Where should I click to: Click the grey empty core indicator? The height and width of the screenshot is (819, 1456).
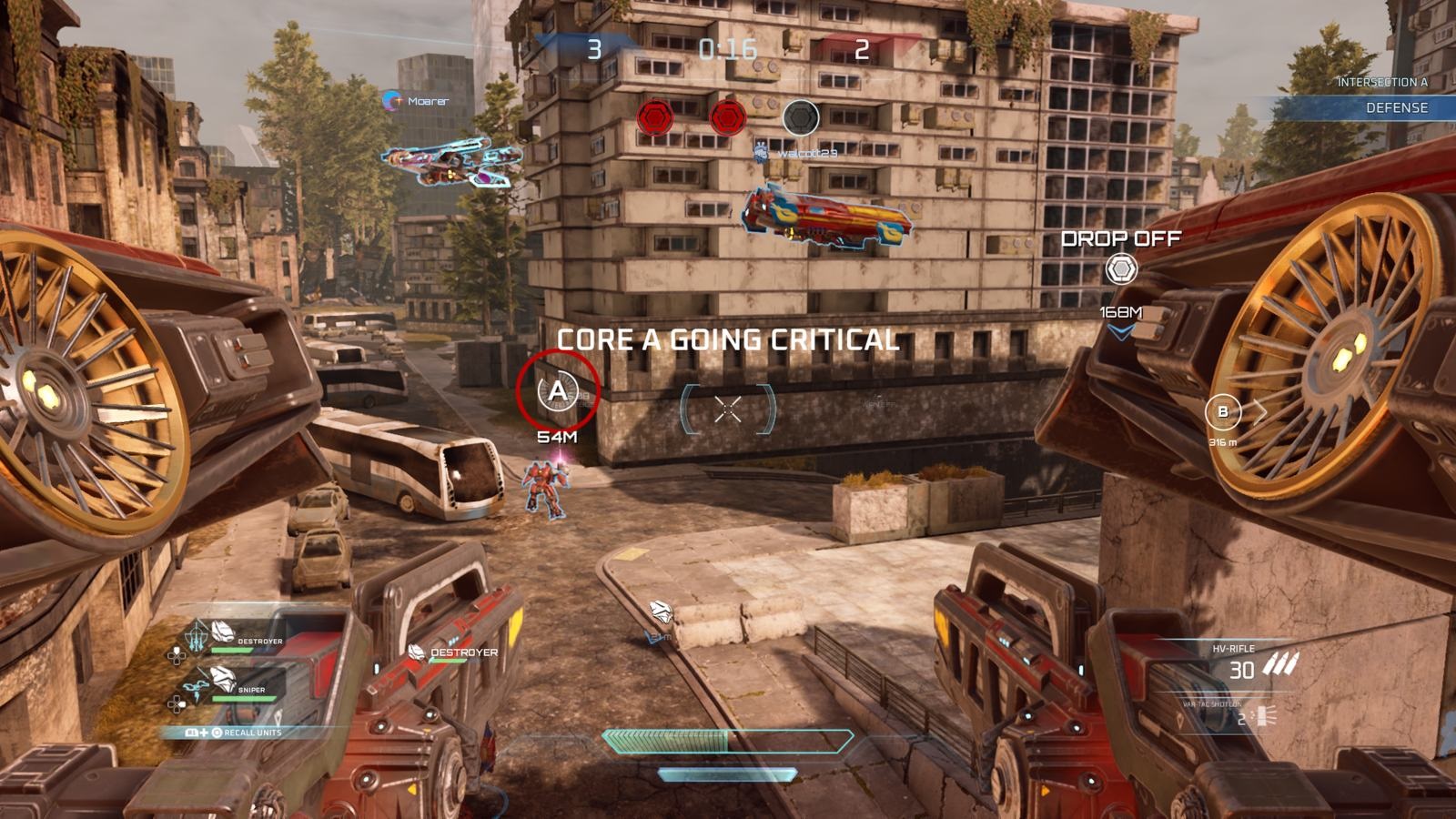coord(801,117)
